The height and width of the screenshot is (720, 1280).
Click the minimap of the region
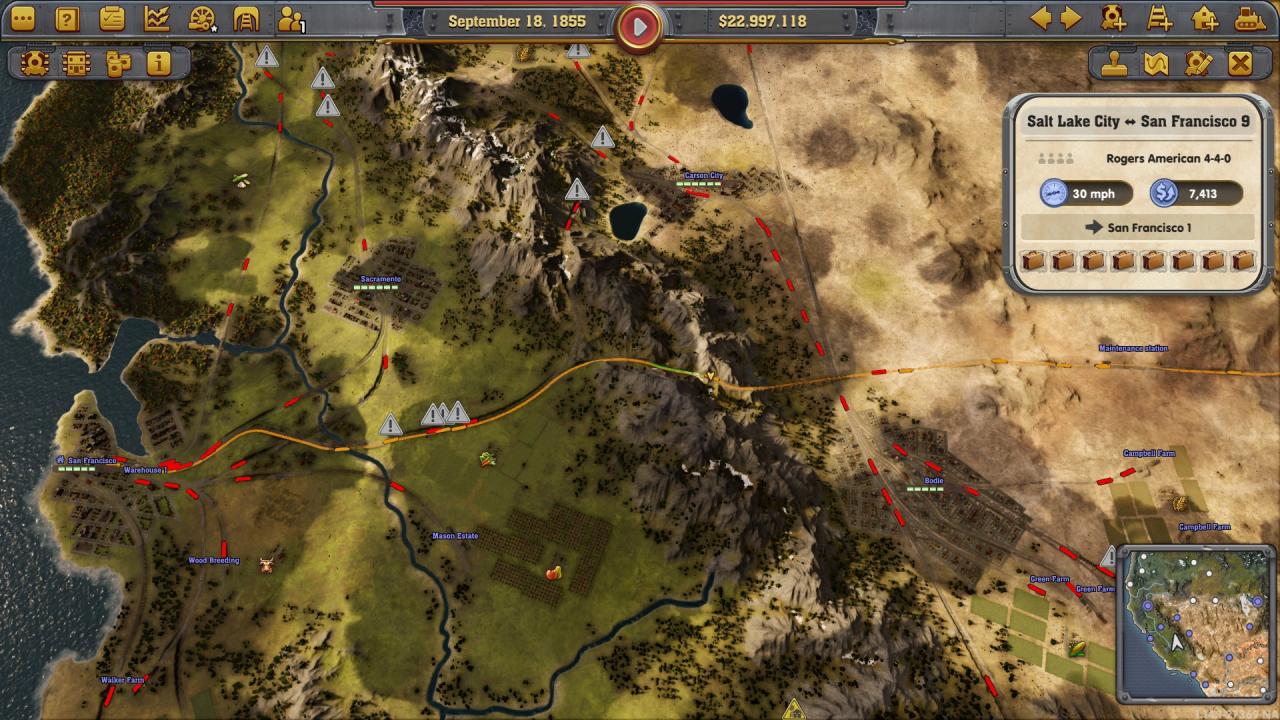1195,623
